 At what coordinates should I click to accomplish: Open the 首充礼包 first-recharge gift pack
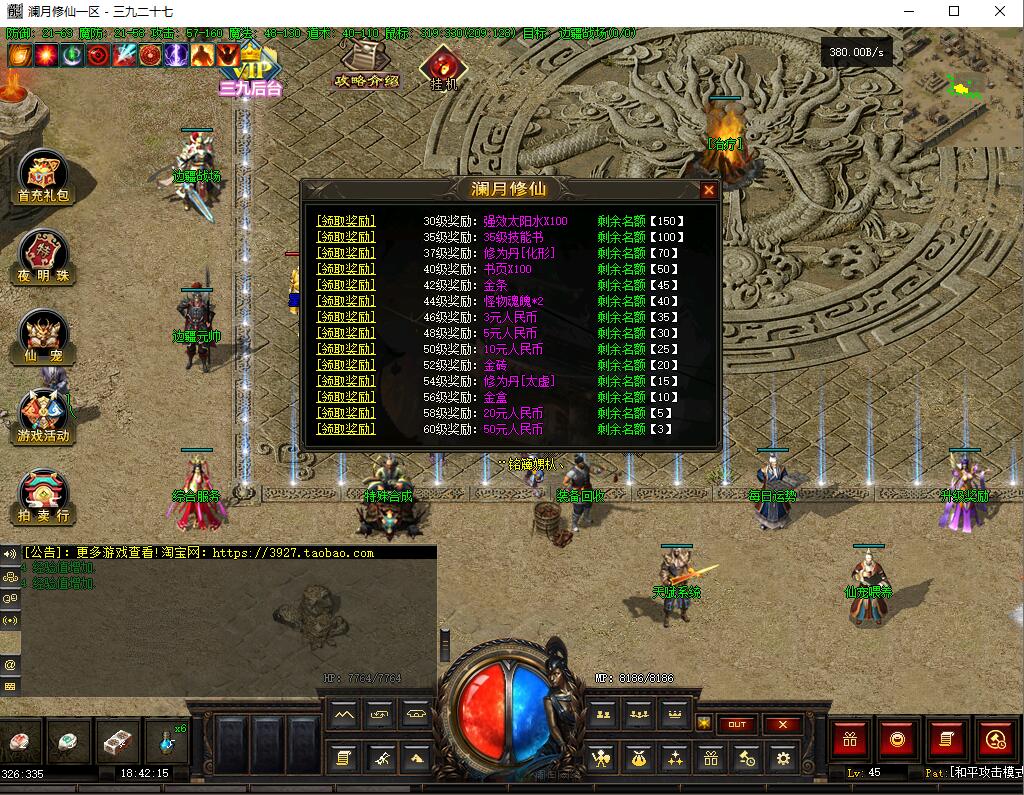(44, 176)
